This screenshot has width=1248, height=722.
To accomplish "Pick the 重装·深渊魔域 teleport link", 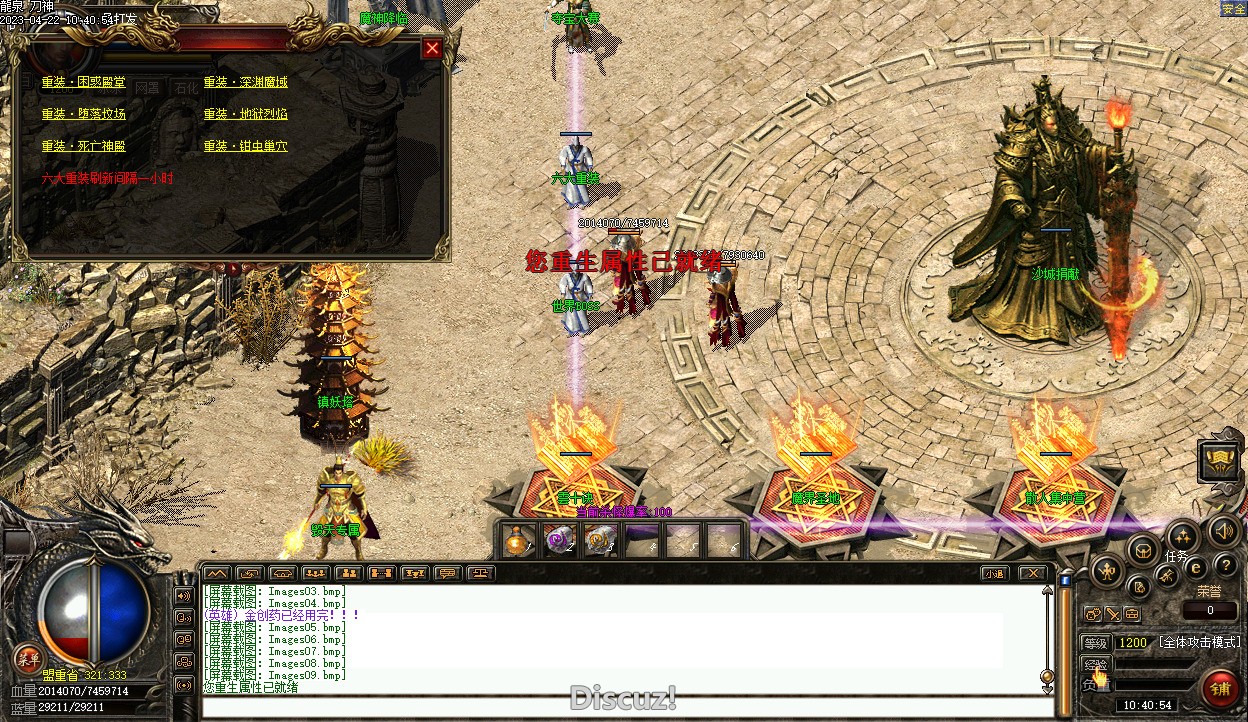I will tap(246, 82).
